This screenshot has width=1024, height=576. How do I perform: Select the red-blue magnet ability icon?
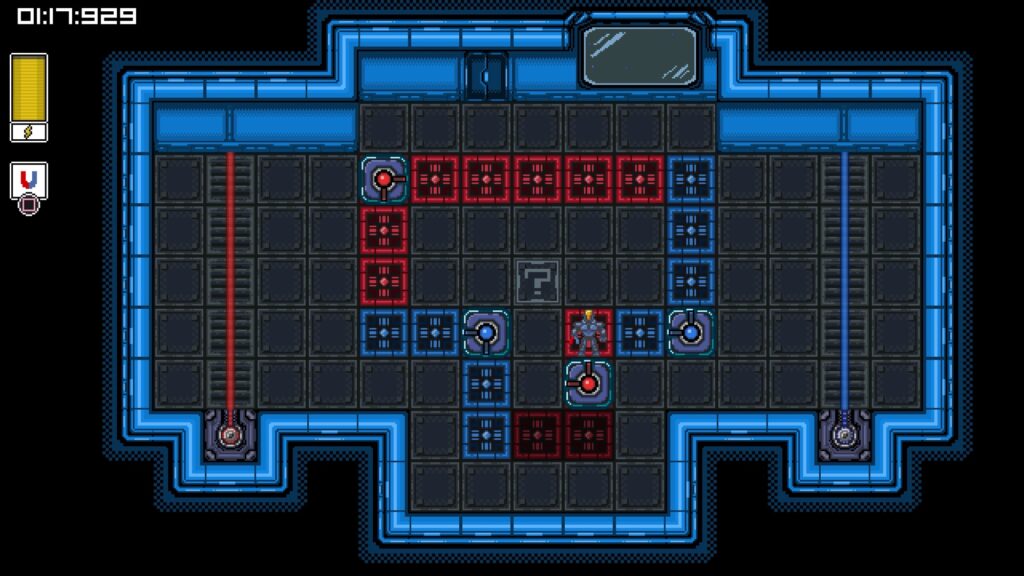(x=29, y=181)
